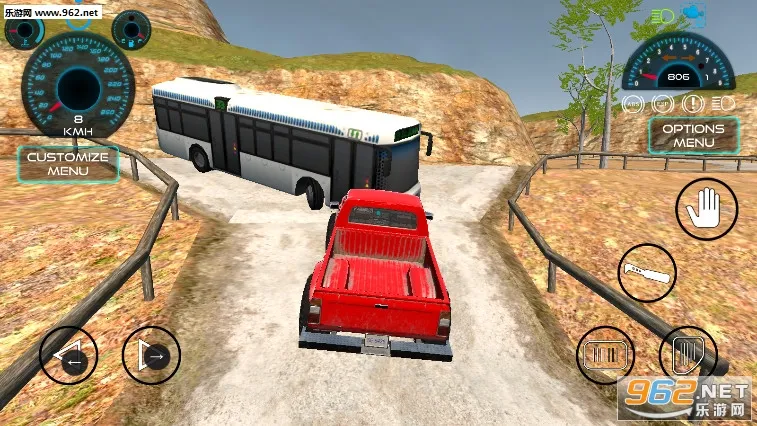Viewport: 757px width, 426px height.
Task: Toggle the green headlights icon
Action: point(661,16)
